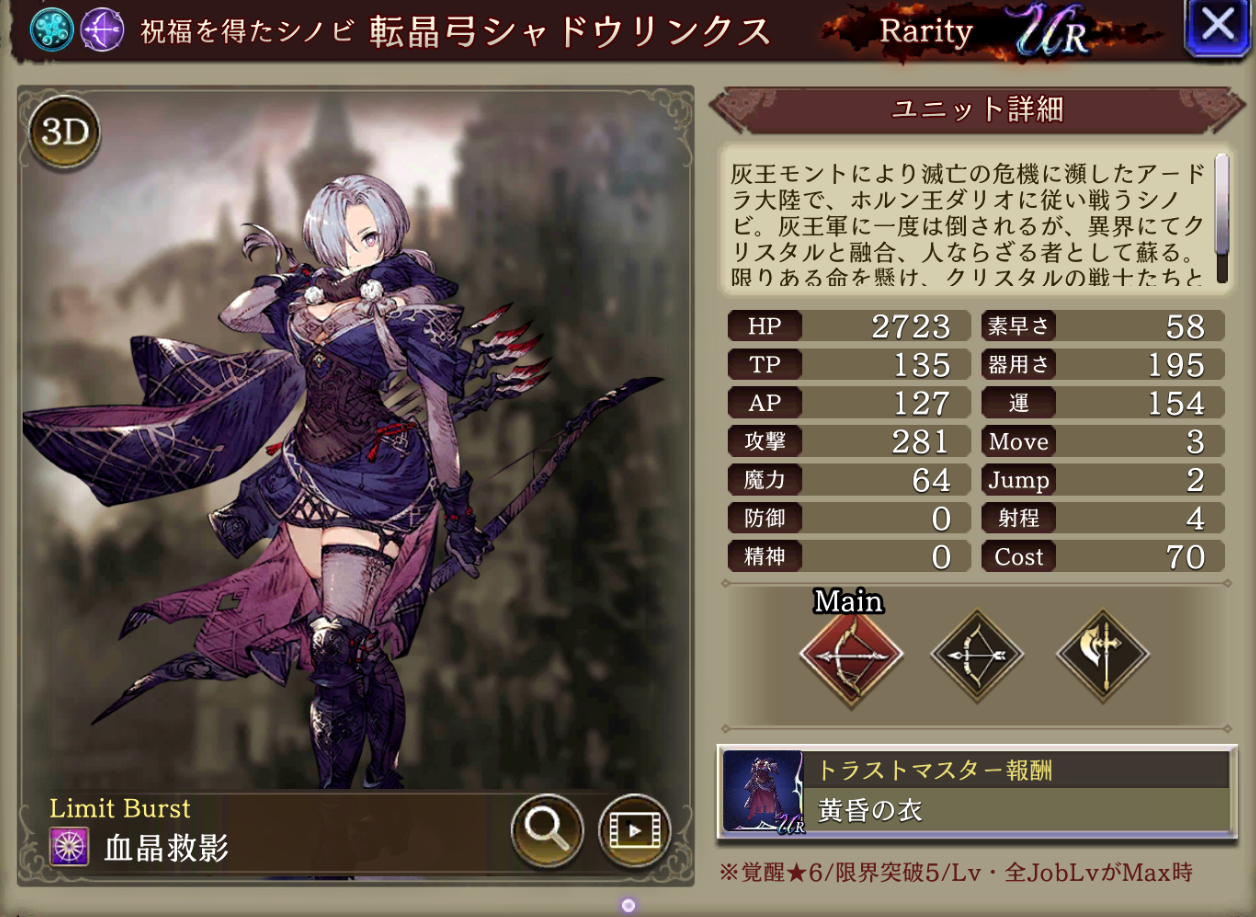The width and height of the screenshot is (1256, 917).
Task: Toggle the 3D model view
Action: 65,133
